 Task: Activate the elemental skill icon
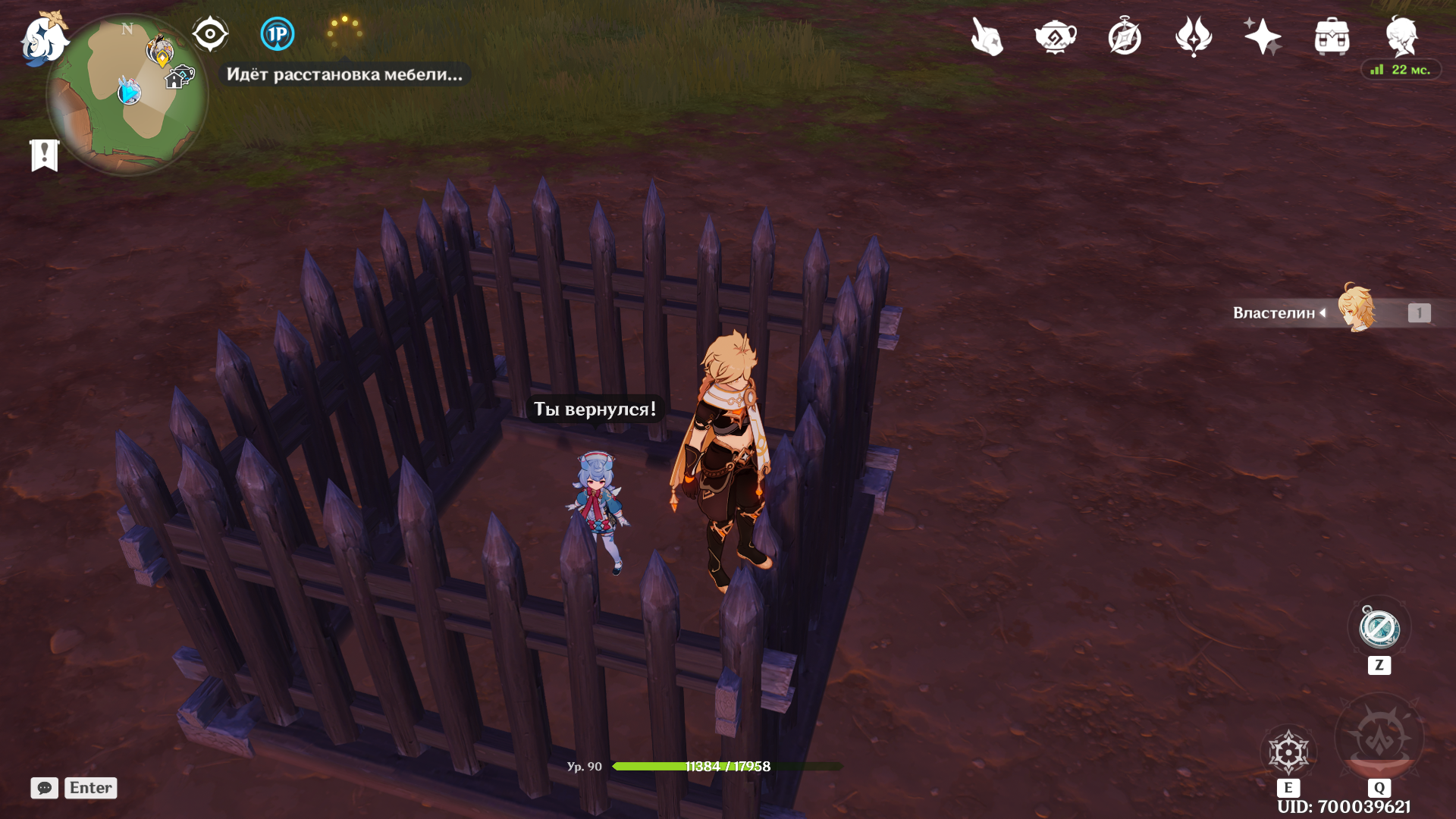pyautogui.click(x=1288, y=752)
